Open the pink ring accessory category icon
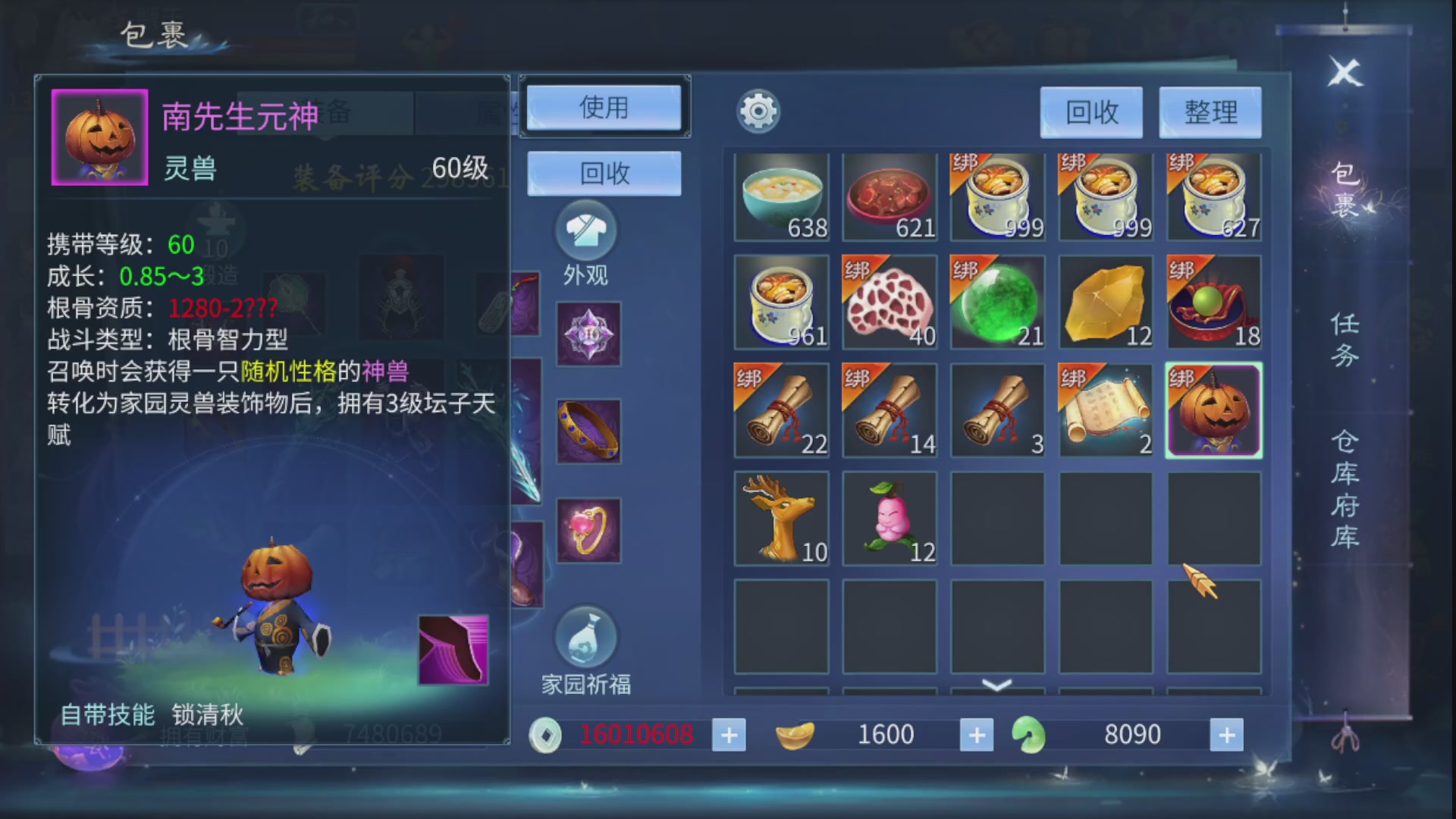1456x819 pixels. pos(588,531)
